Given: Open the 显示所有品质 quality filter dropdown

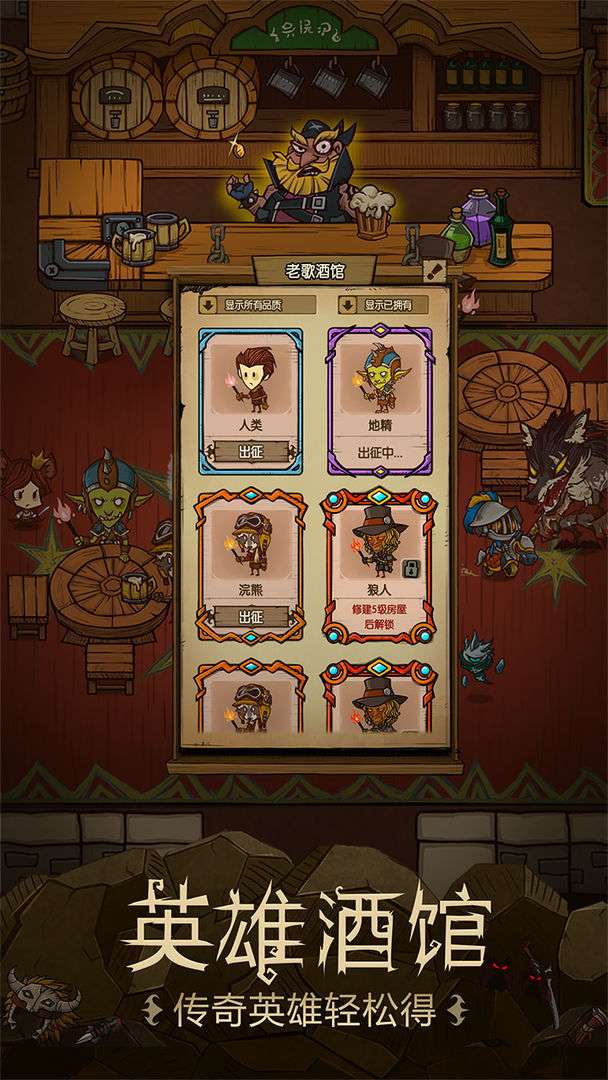Looking at the screenshot, I should [251, 305].
